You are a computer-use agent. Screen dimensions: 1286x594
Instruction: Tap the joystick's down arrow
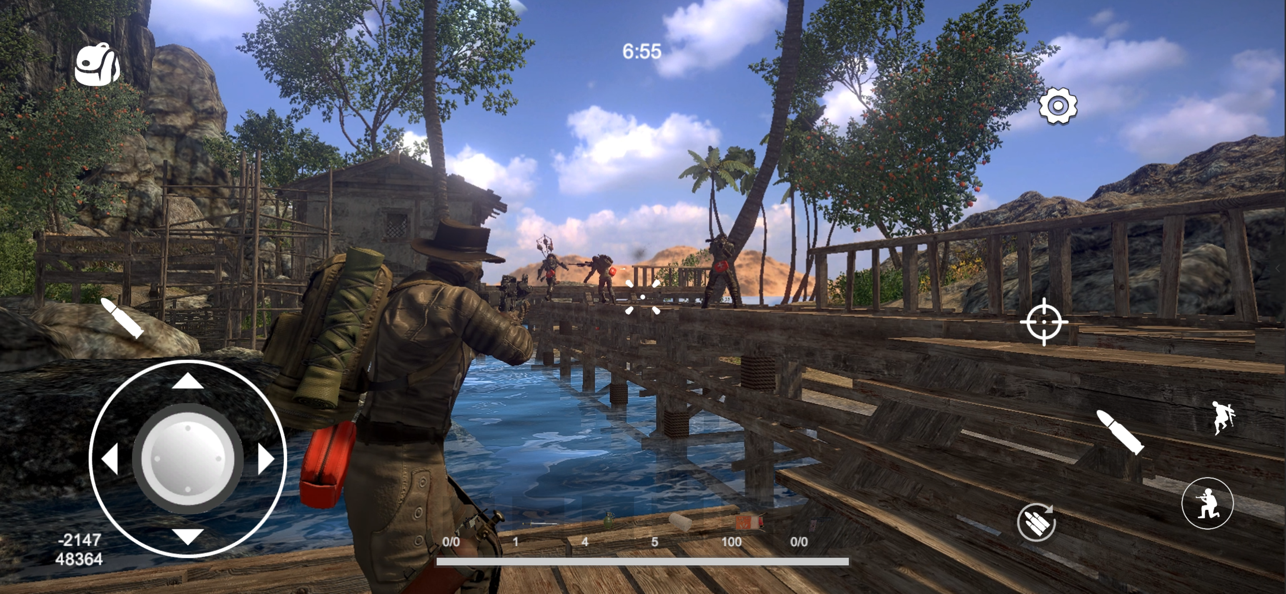click(x=188, y=537)
